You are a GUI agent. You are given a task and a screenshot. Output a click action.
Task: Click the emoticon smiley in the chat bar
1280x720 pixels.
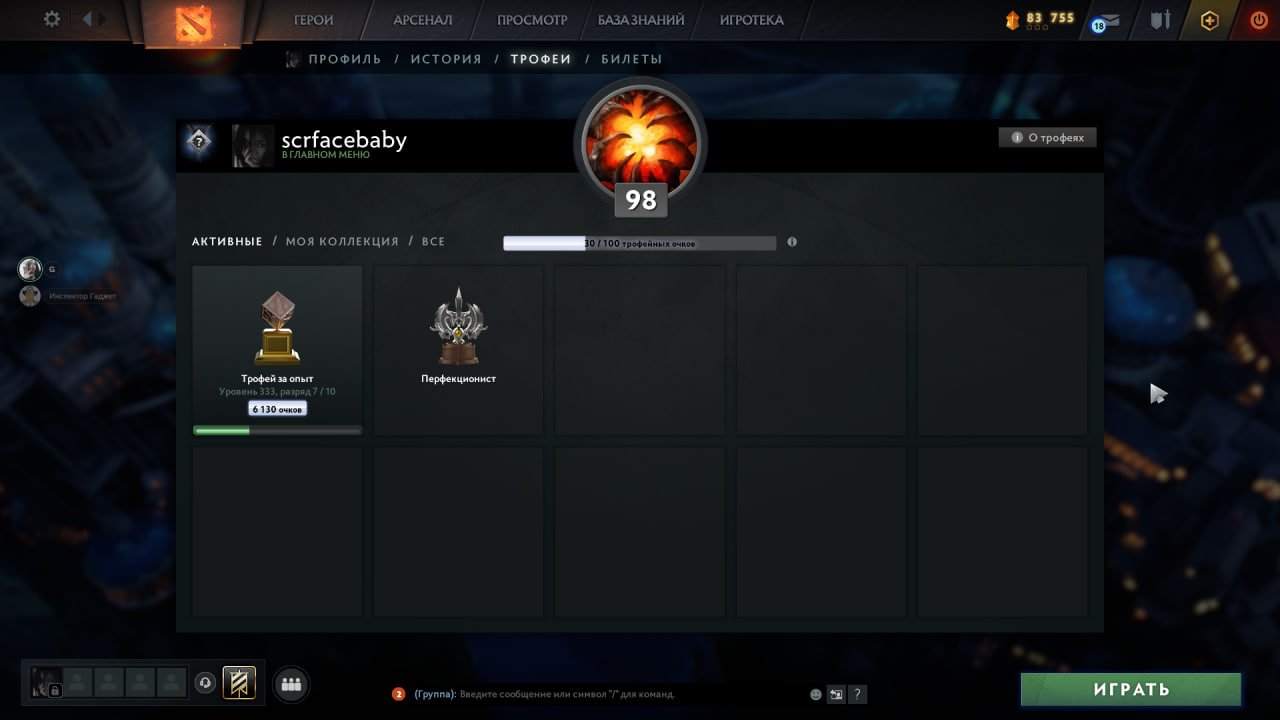coord(814,694)
